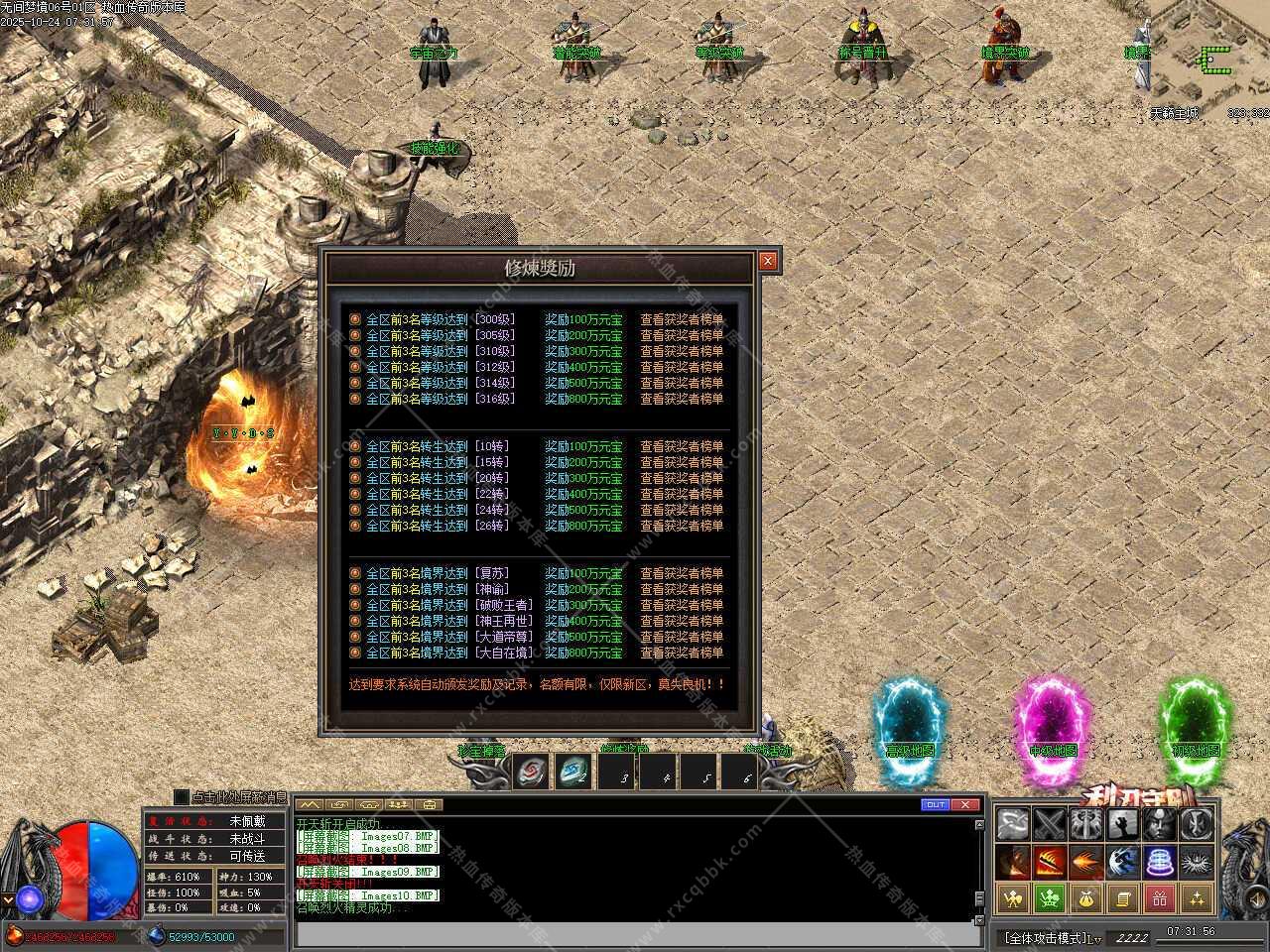Close the chat panel with red X
The image size is (1270, 952).
[965, 804]
